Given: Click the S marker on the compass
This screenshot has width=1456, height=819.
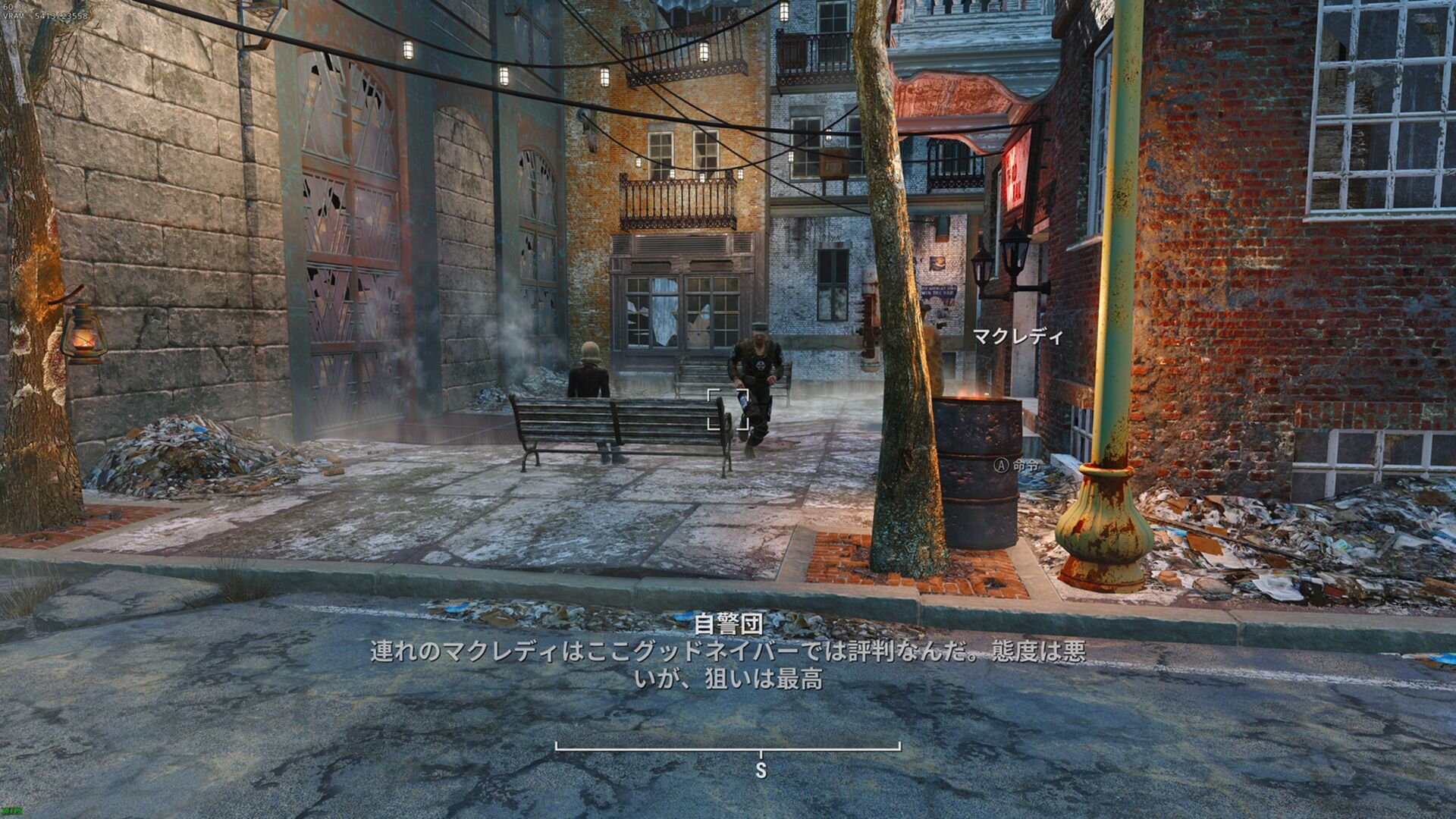Looking at the screenshot, I should [761, 770].
